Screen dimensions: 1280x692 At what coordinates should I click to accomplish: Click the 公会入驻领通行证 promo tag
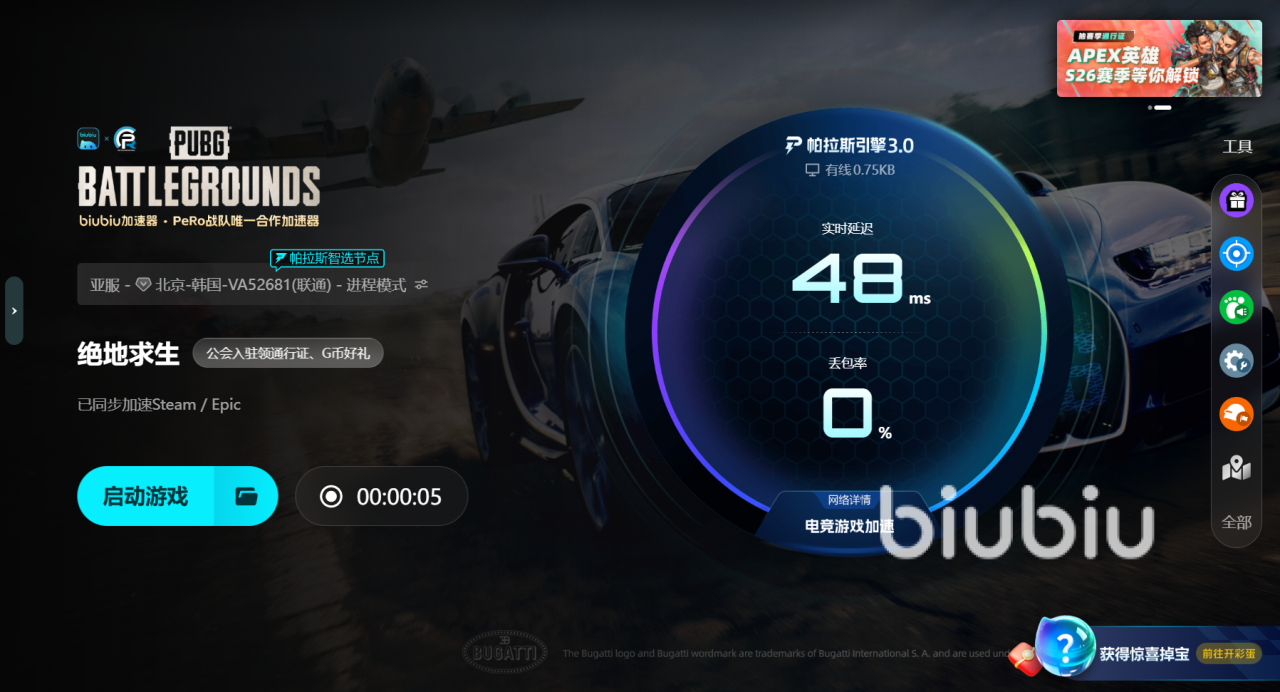(288, 353)
